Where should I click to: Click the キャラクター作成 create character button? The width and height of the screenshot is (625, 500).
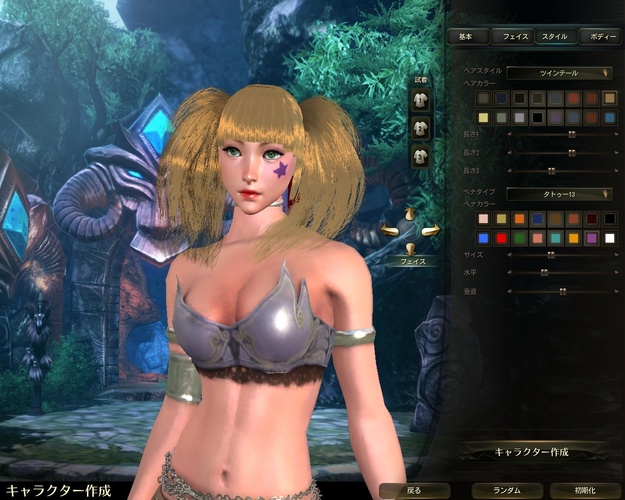click(x=533, y=452)
